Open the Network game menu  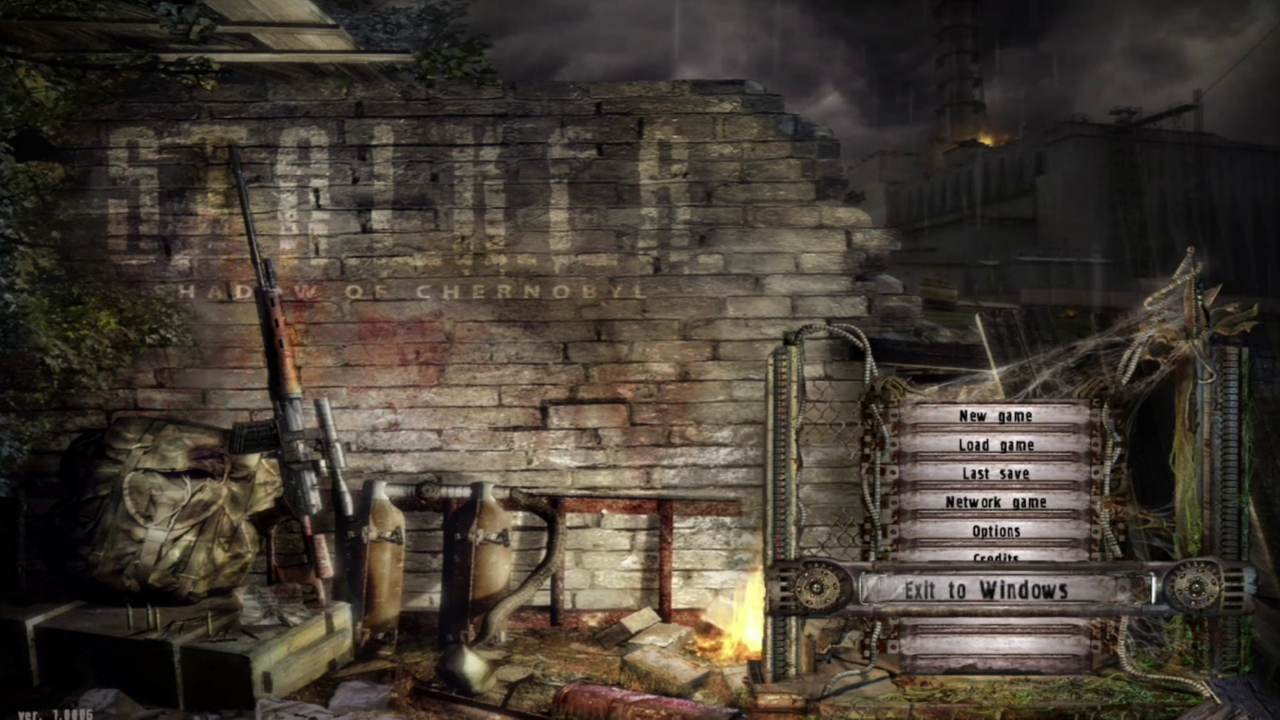(995, 502)
